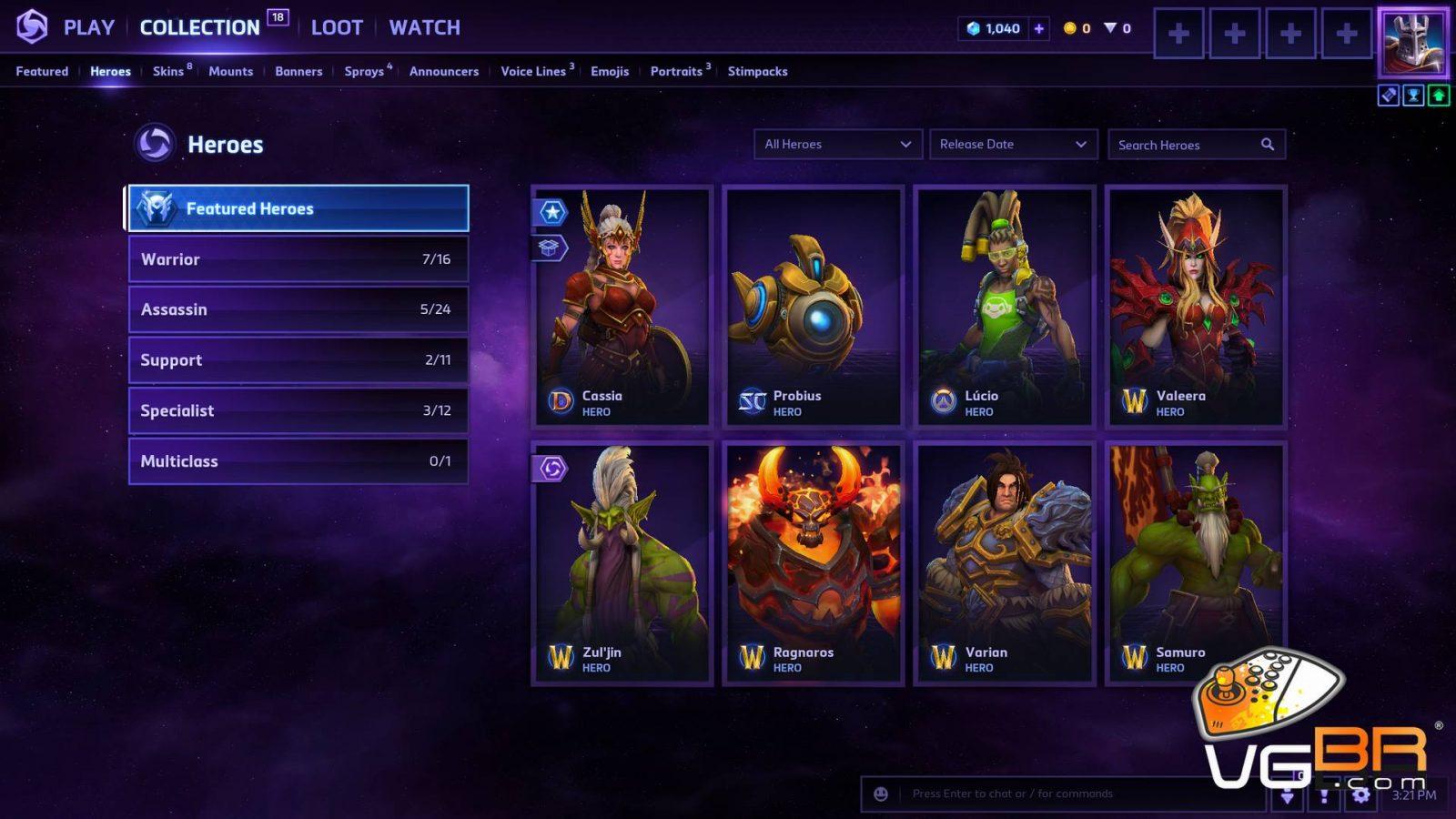This screenshot has width=1456, height=819.
Task: Go to the LOOT screen
Action: click(337, 27)
